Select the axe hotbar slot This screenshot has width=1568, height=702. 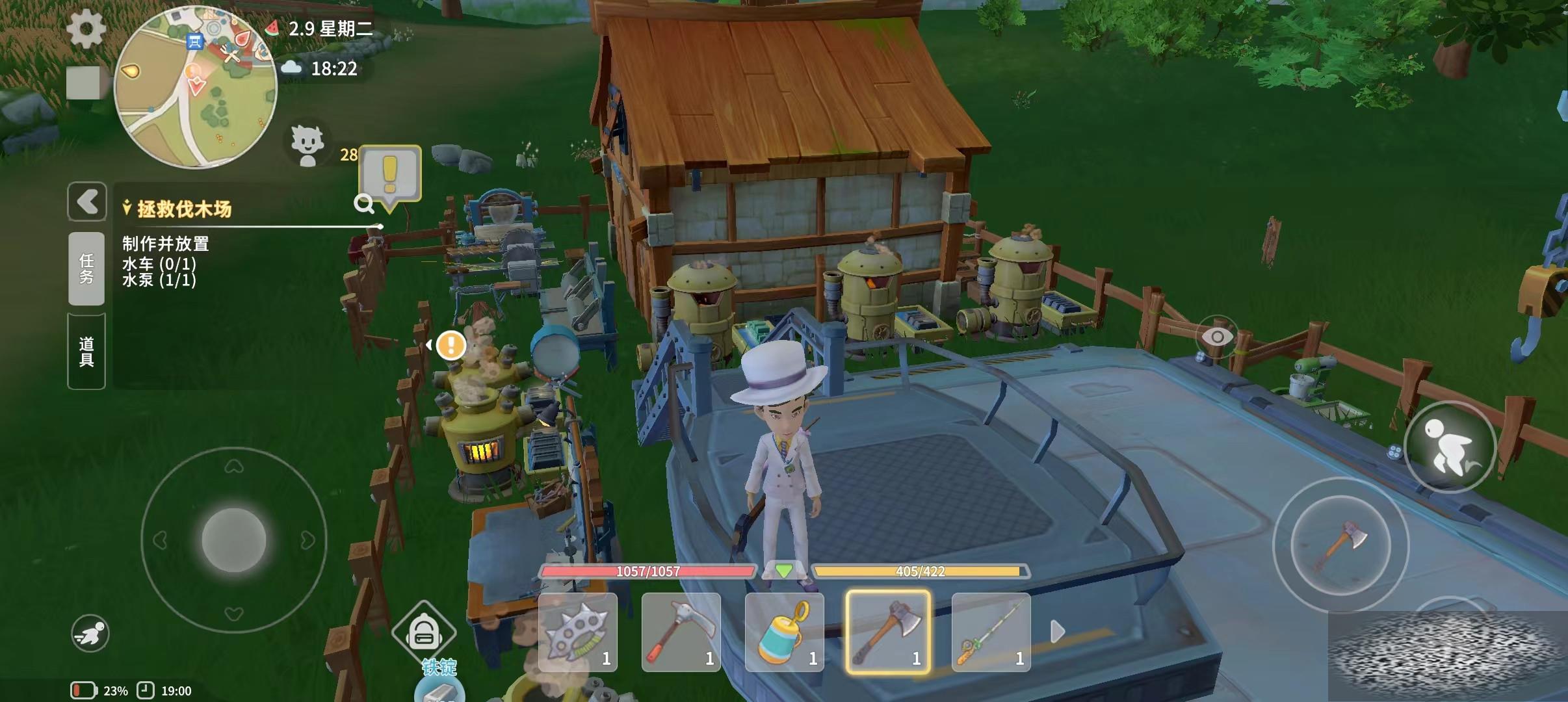pyautogui.click(x=888, y=632)
